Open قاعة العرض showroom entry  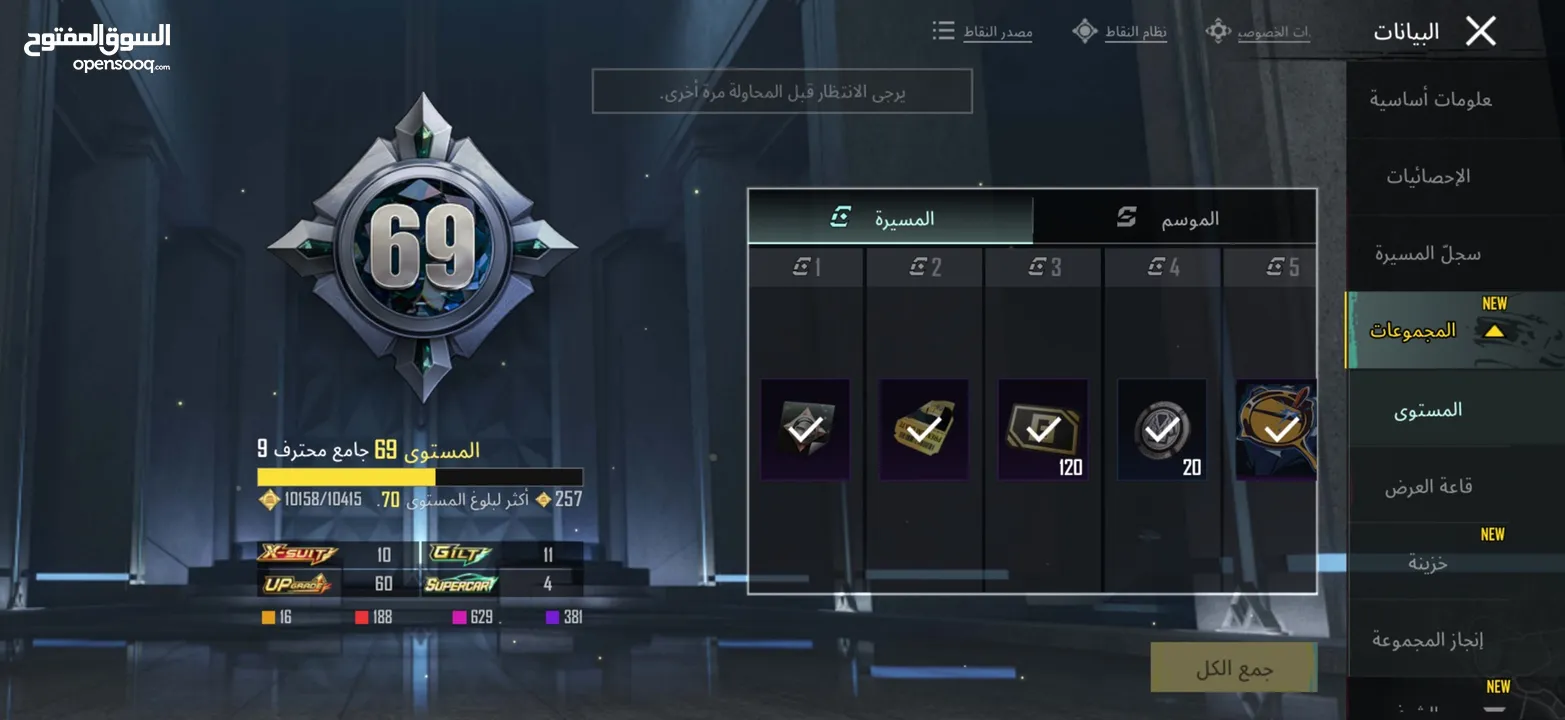[1428, 487]
